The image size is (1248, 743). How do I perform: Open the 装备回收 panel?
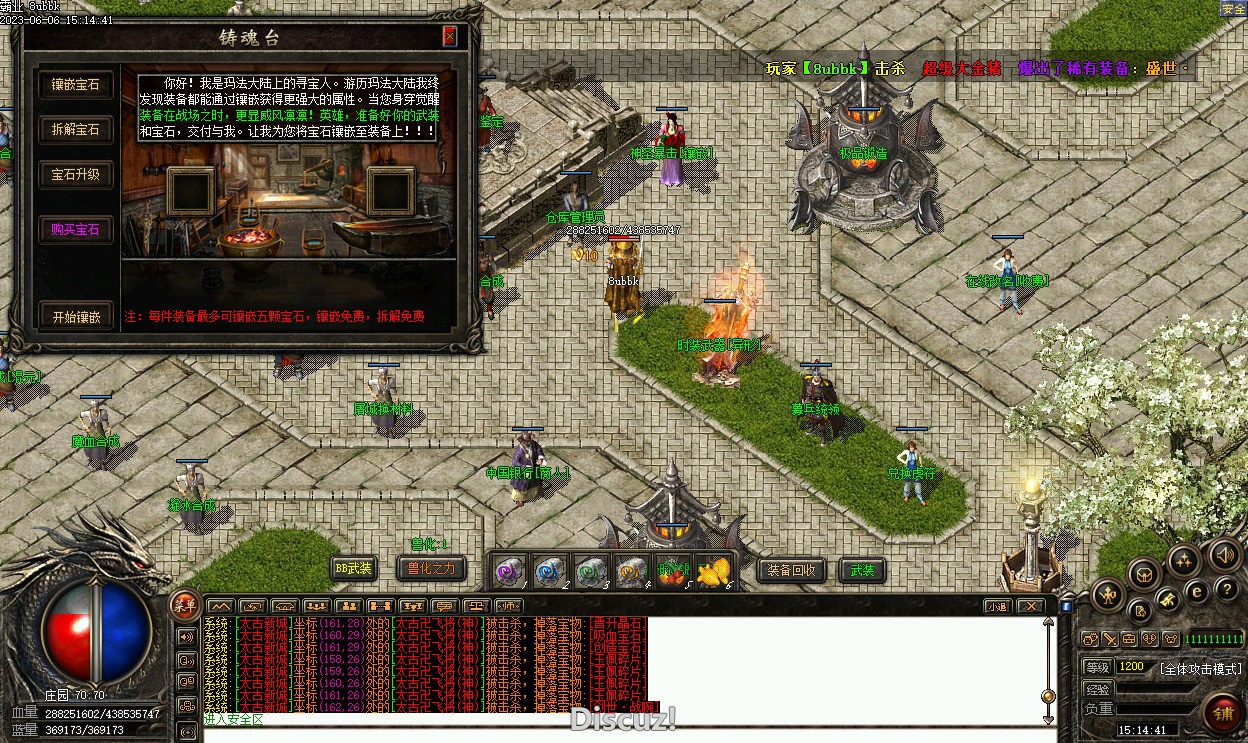792,570
